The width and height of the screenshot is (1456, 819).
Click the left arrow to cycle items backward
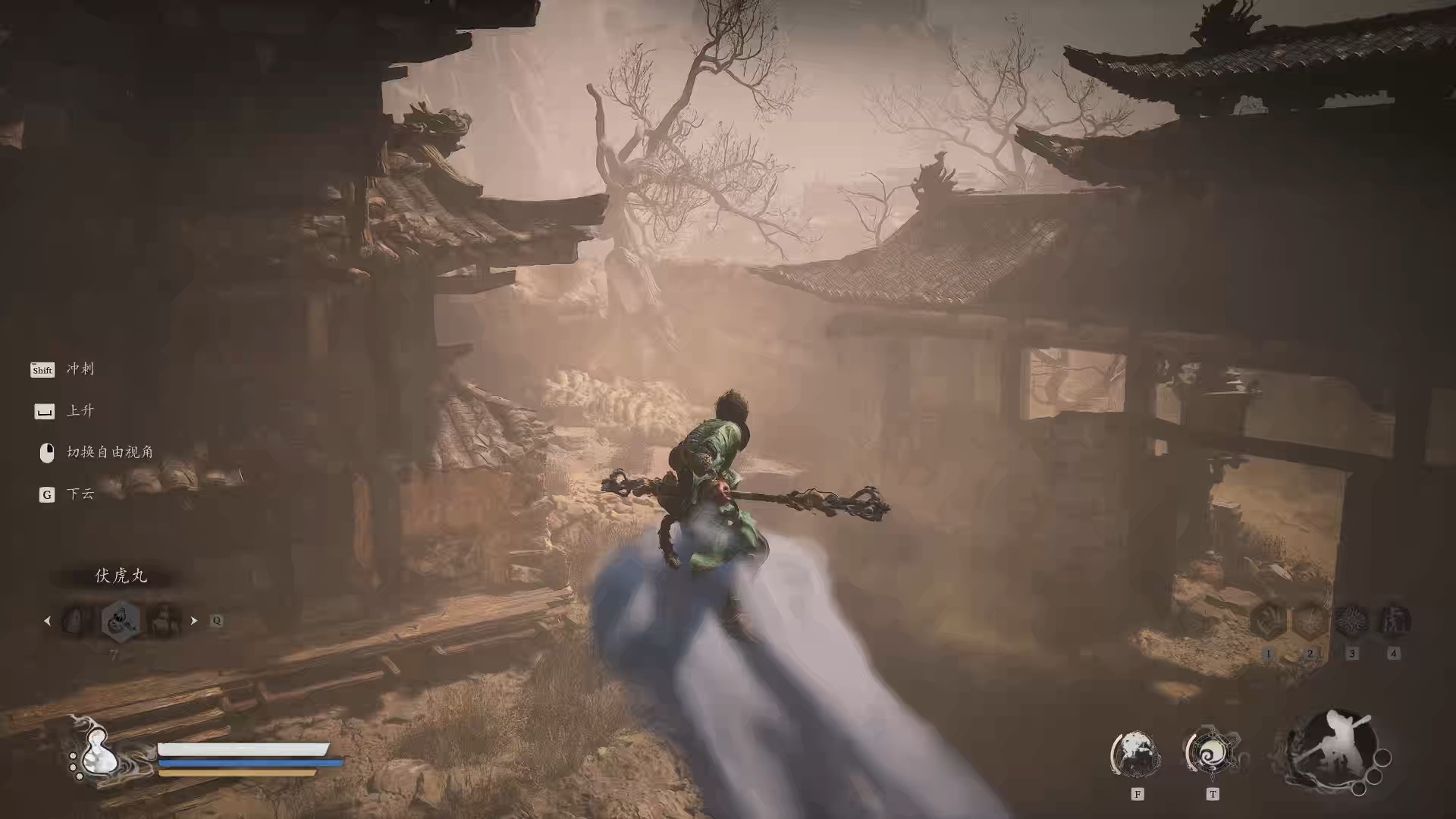[48, 620]
